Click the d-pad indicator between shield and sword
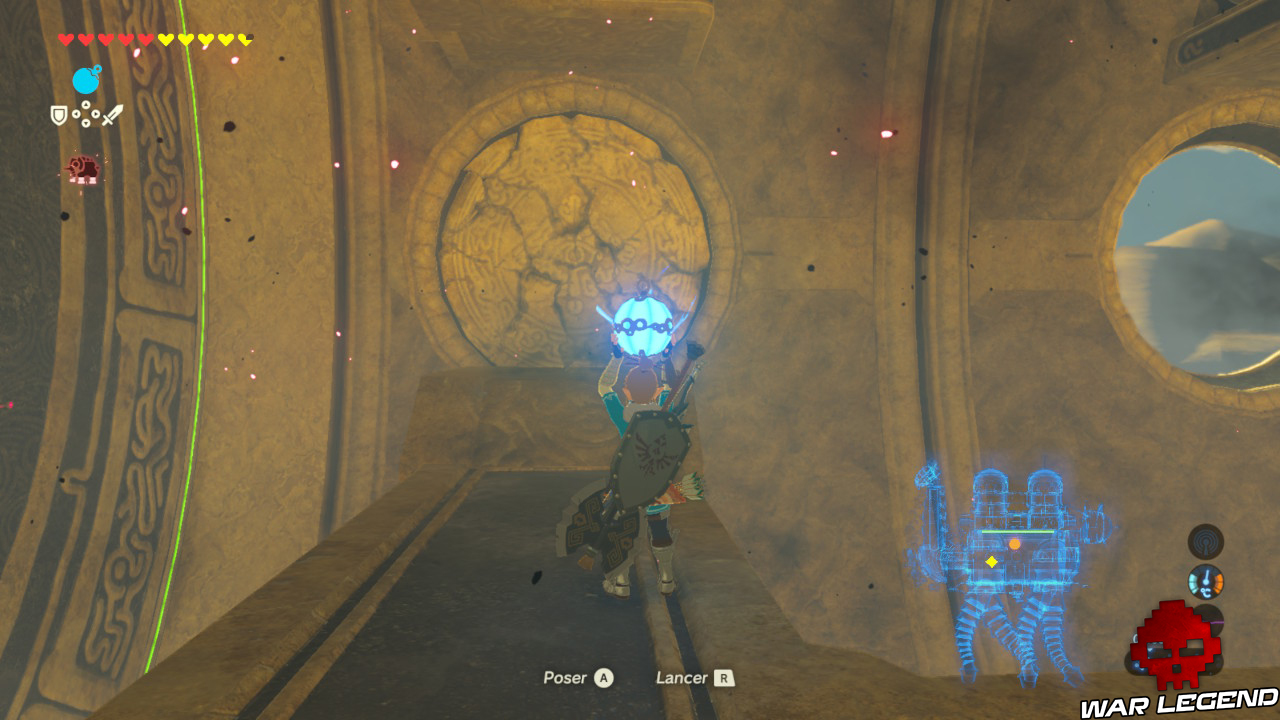Image resolution: width=1280 pixels, height=720 pixels. [x=86, y=113]
